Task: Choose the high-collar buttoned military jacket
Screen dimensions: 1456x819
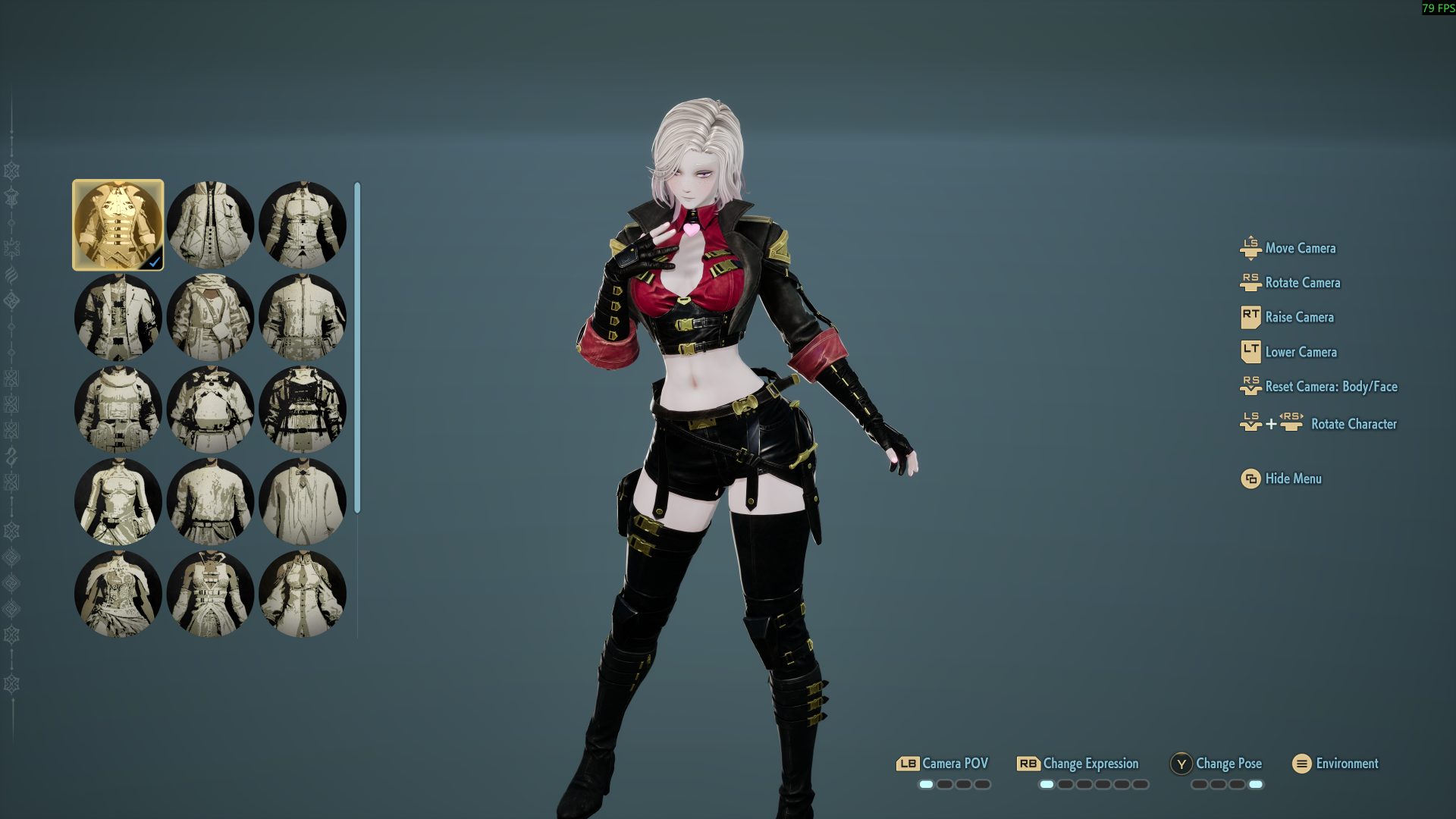Action: [x=302, y=317]
